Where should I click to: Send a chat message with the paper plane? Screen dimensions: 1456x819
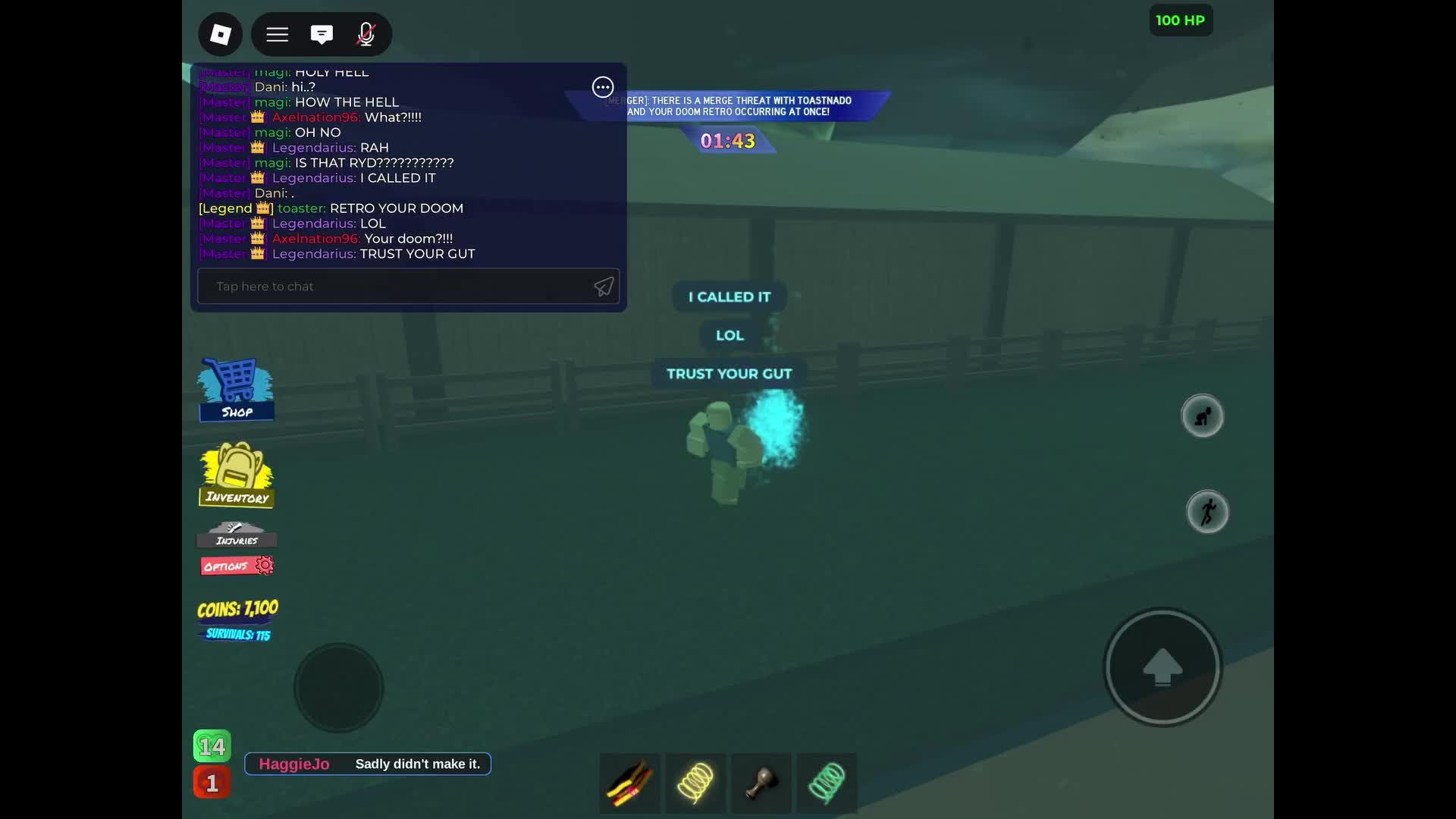[603, 287]
